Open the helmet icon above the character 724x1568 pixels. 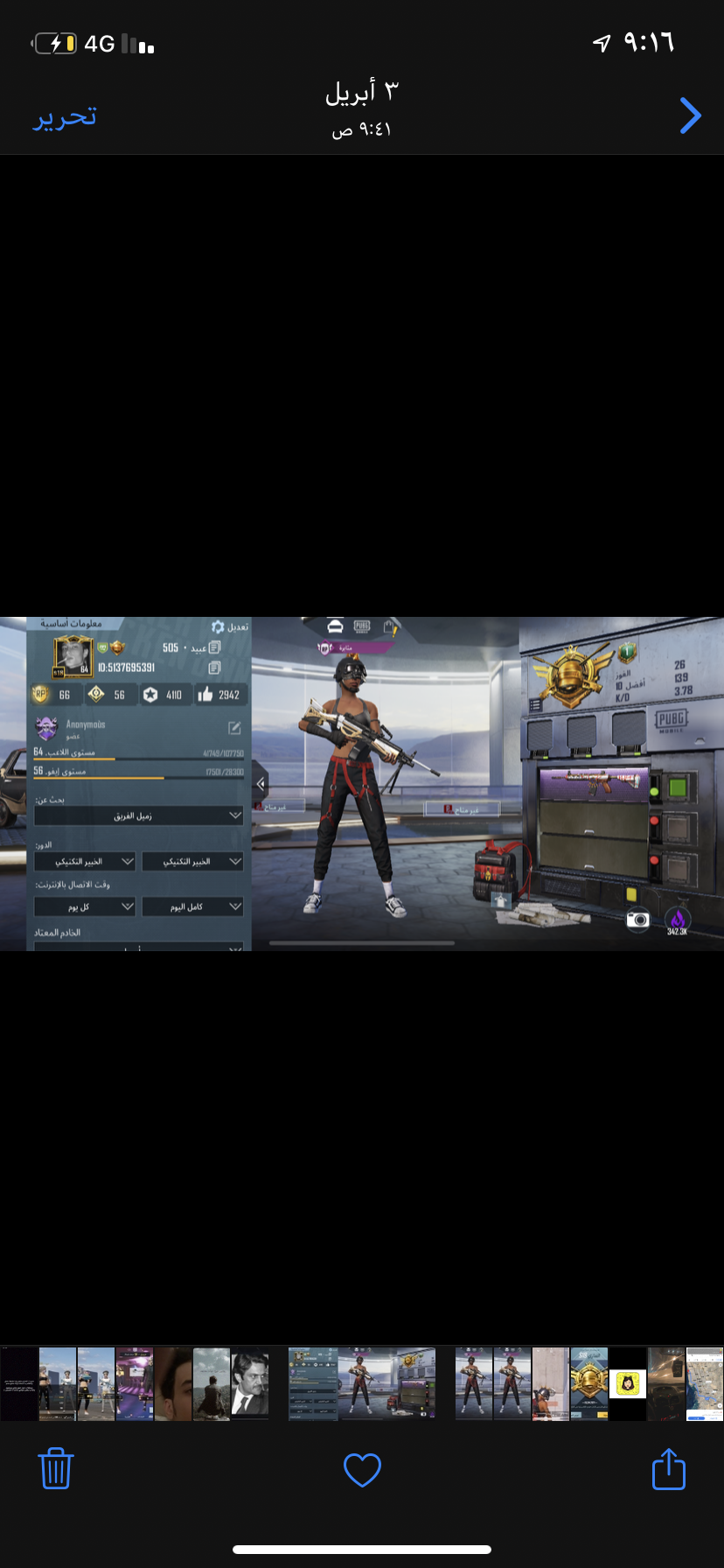[335, 626]
